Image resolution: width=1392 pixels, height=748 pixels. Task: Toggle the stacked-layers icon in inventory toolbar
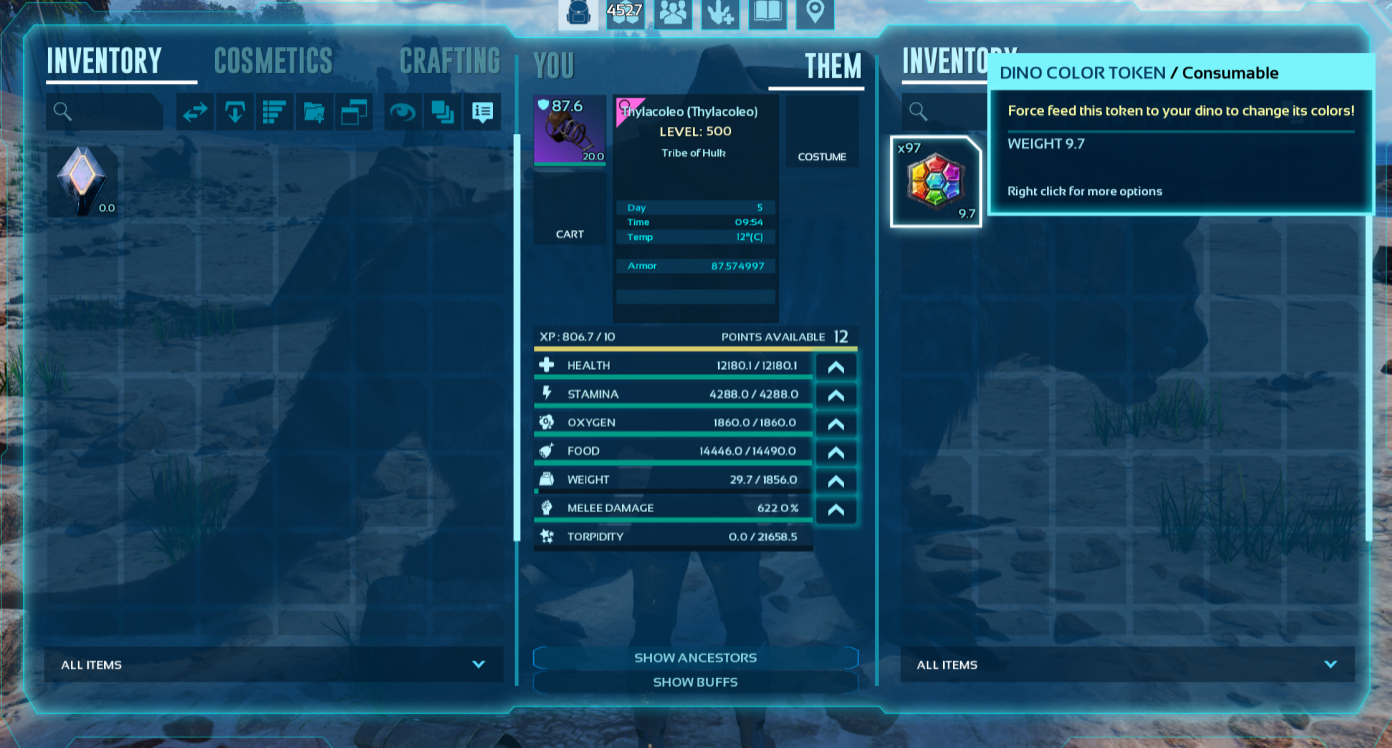point(442,112)
